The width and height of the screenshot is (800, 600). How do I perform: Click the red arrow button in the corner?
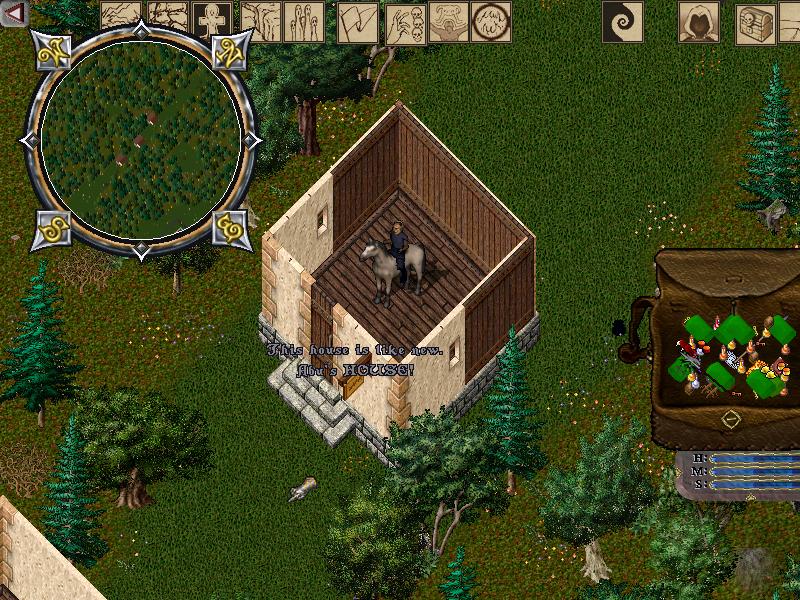[15, 14]
